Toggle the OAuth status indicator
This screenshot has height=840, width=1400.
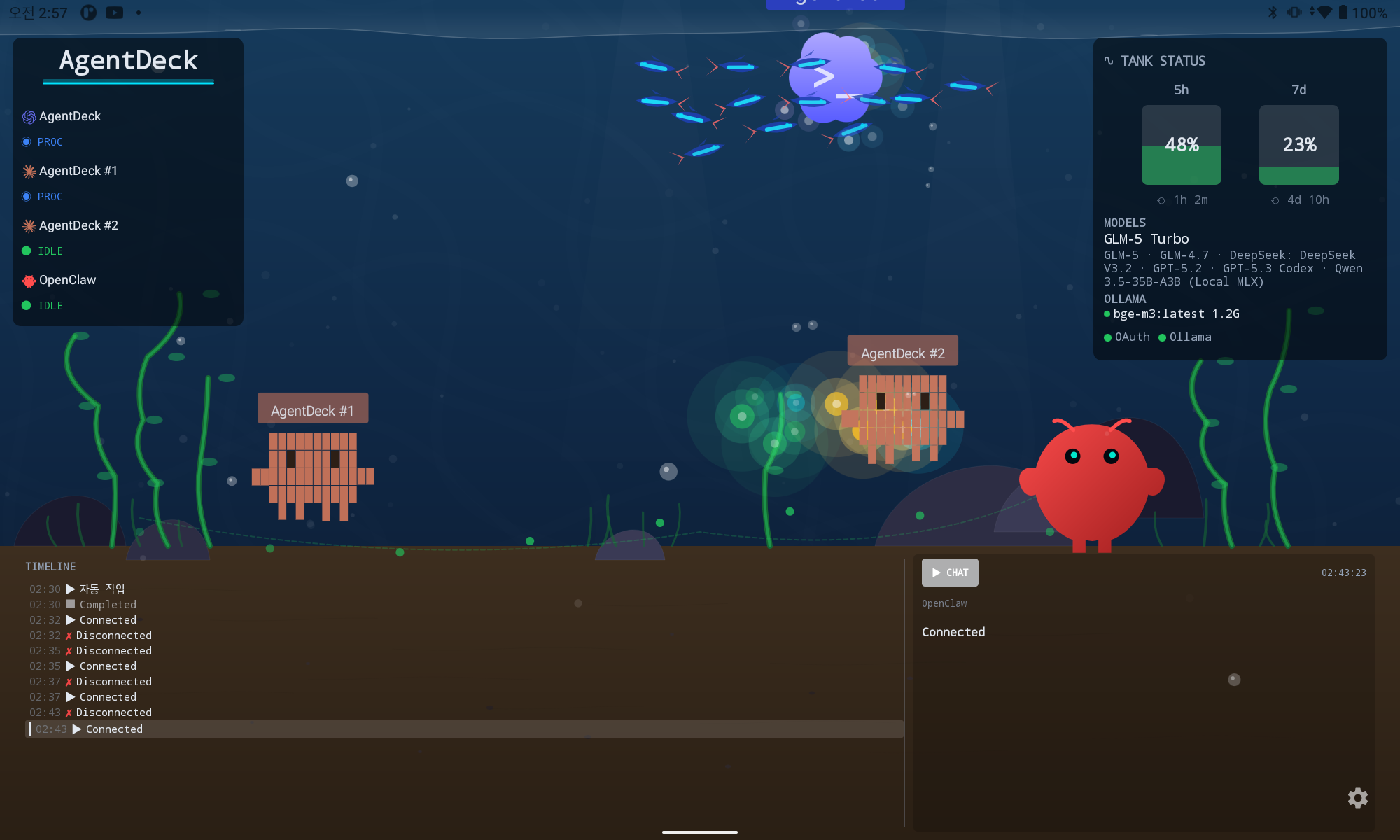point(1107,337)
